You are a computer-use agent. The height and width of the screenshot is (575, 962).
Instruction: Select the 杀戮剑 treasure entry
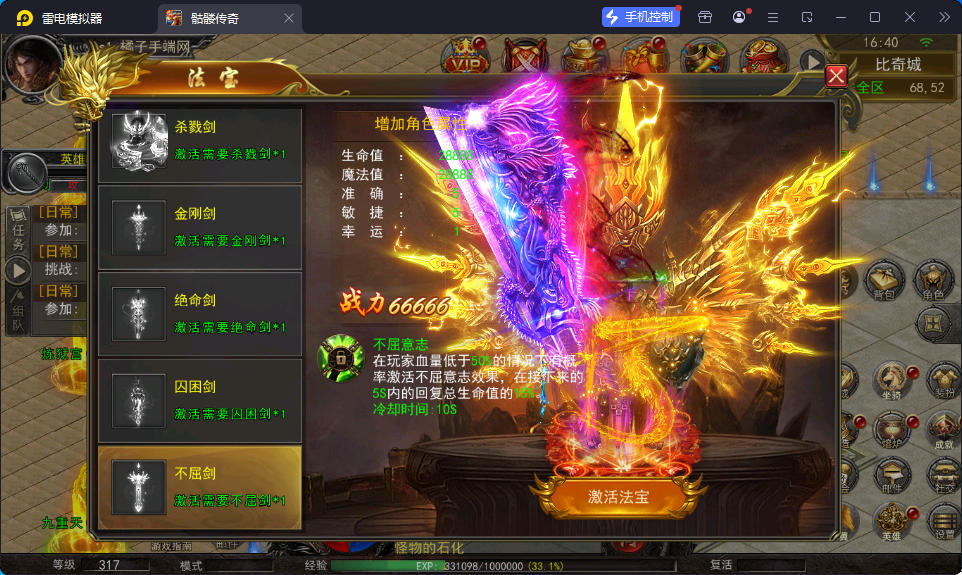tap(200, 139)
